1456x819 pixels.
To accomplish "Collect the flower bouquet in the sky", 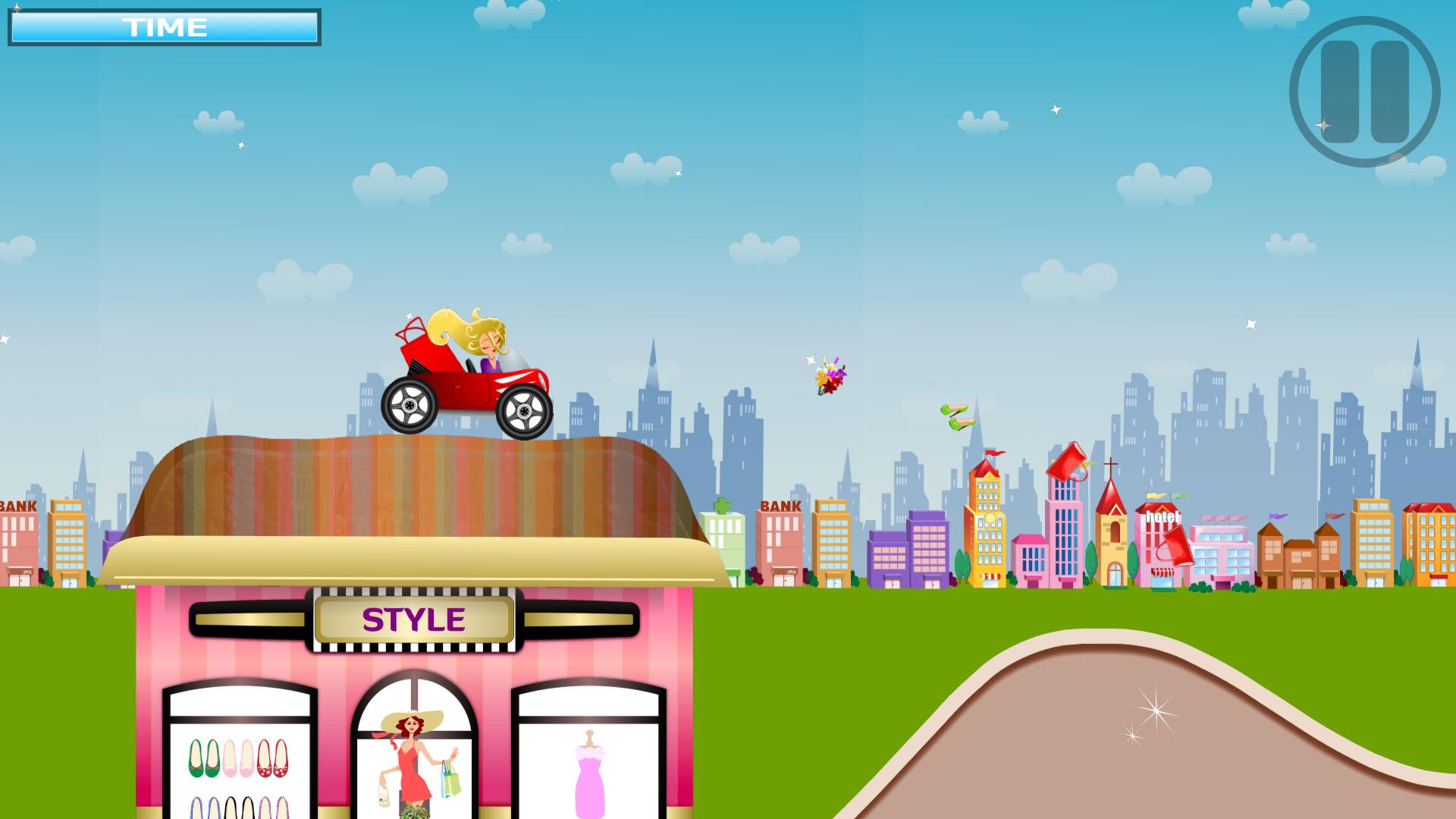I will pyautogui.click(x=828, y=377).
